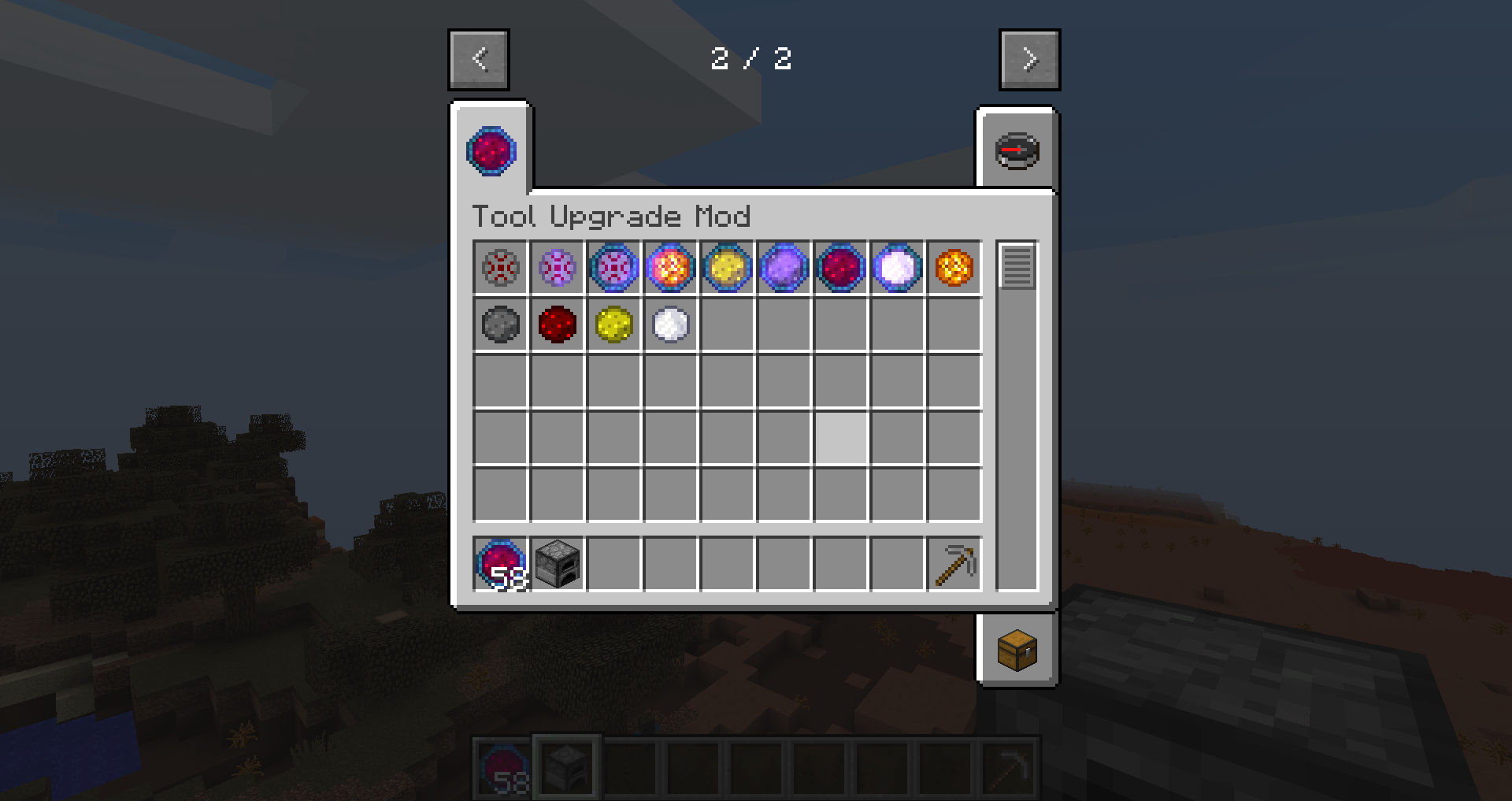Choose the blue-rimmed glowing white orb
The image size is (1512, 801).
click(897, 268)
